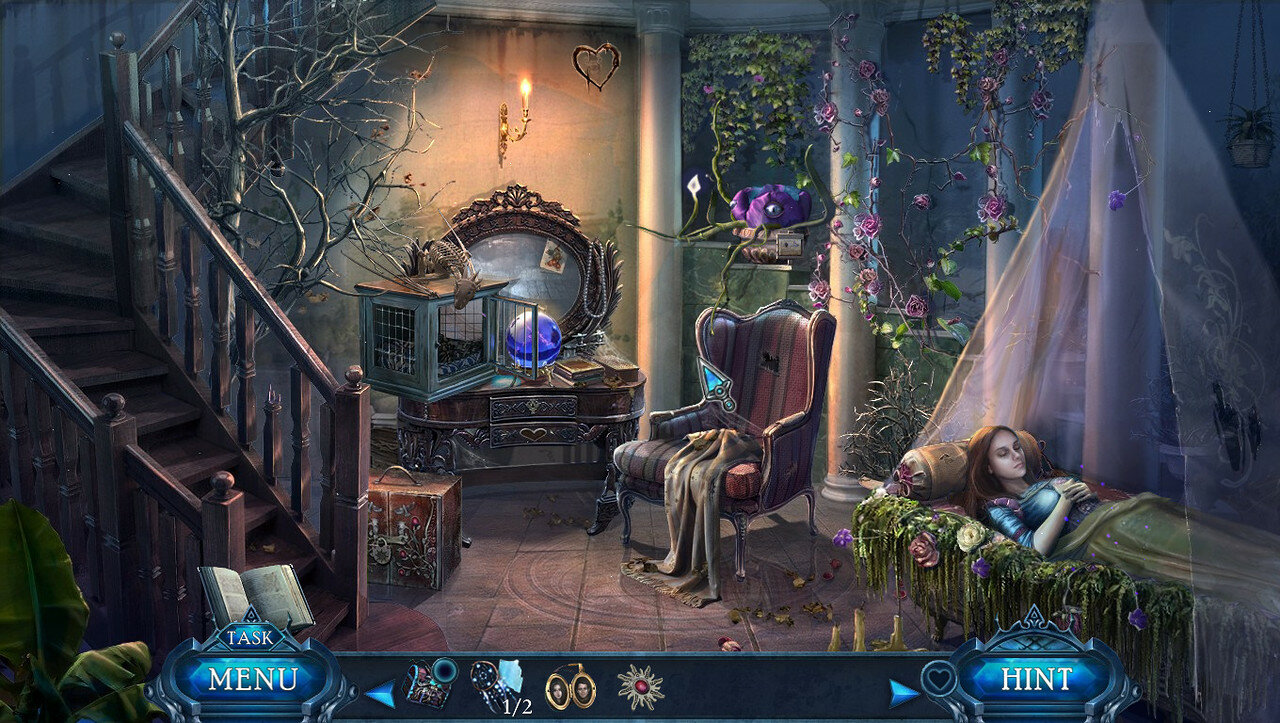Click the heart icon beside HINT
Viewport: 1280px width, 723px height.
click(x=936, y=677)
